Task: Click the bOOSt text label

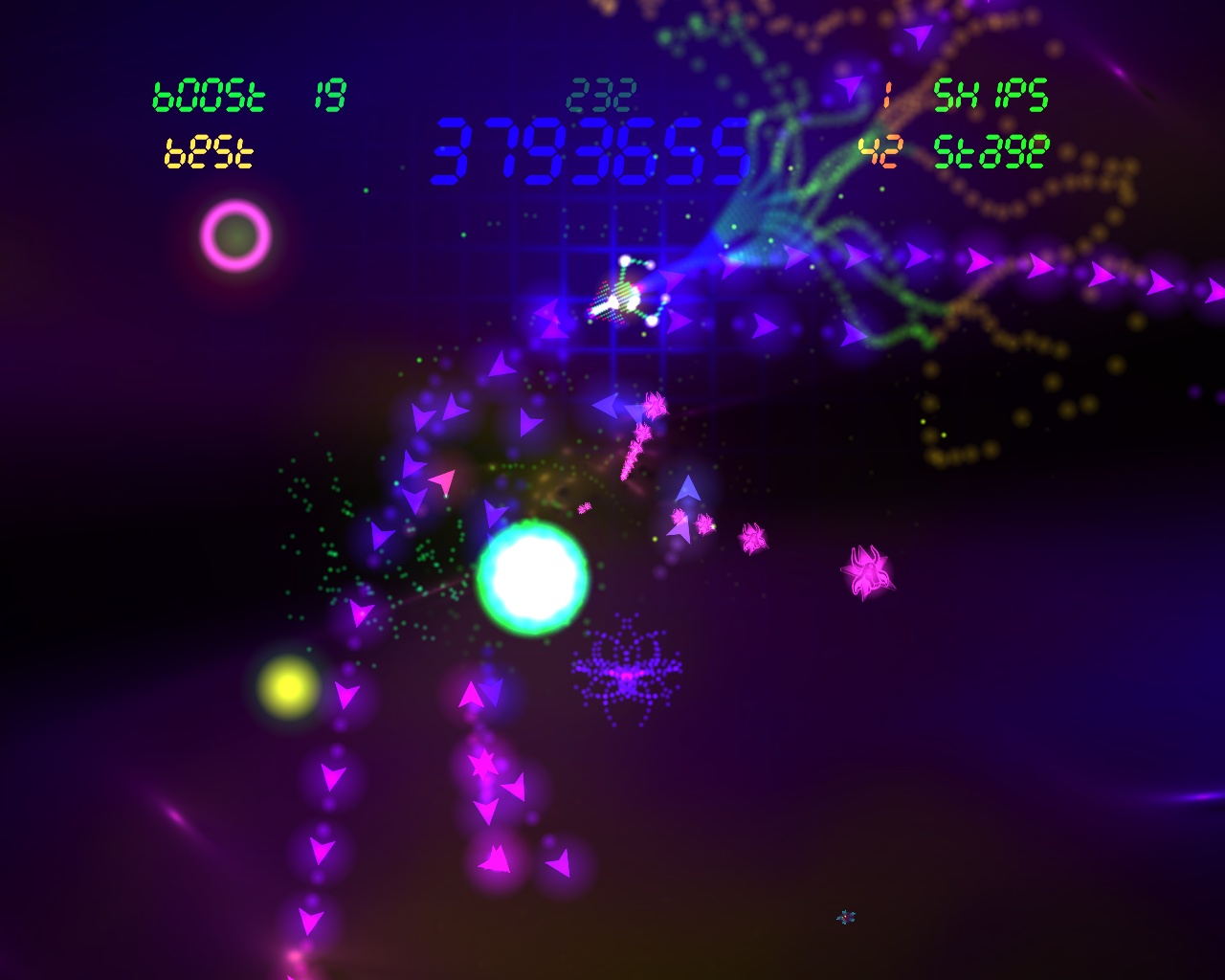Action: point(209,95)
